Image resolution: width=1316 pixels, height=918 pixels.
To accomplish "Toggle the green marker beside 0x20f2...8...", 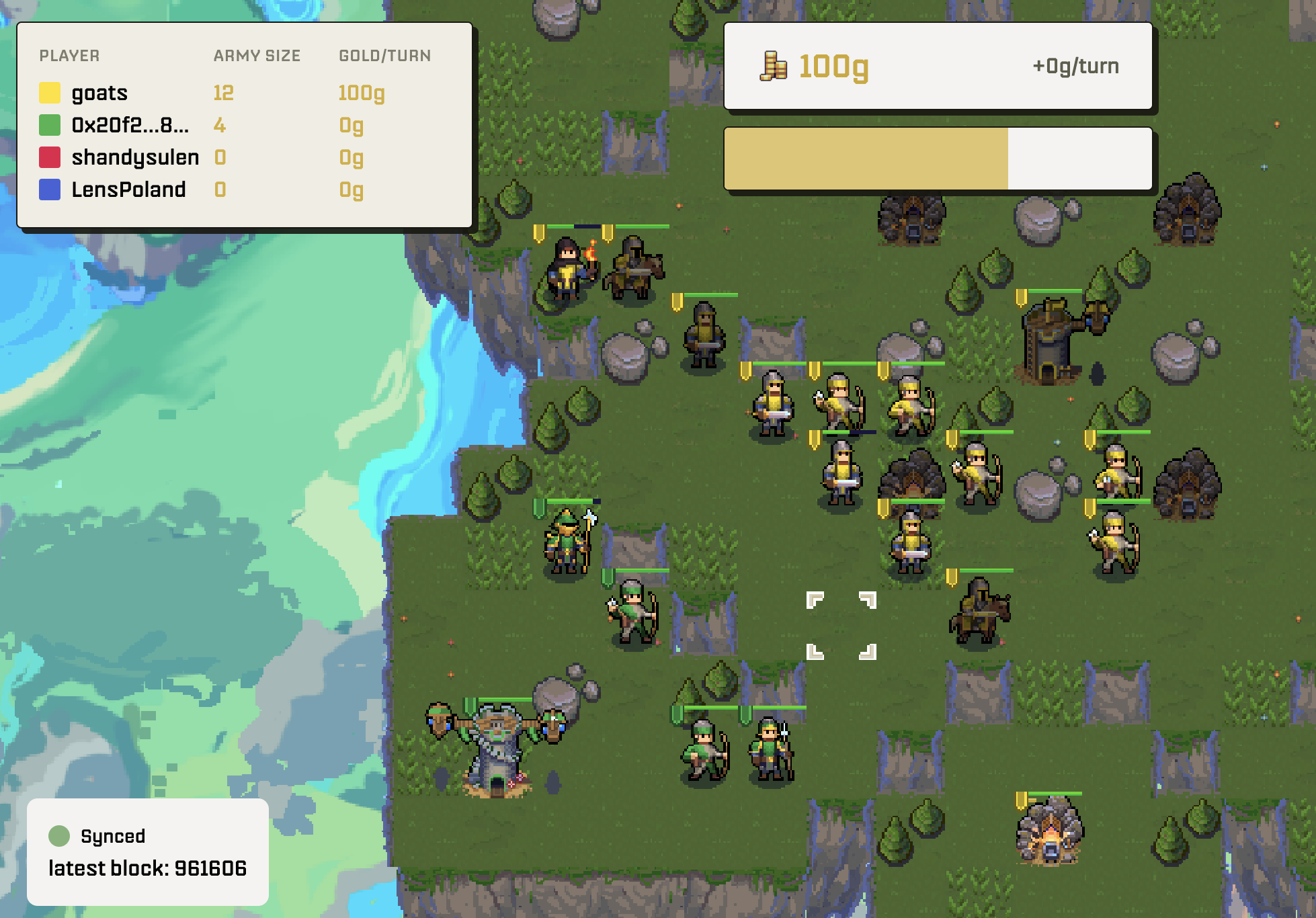I will (x=50, y=124).
